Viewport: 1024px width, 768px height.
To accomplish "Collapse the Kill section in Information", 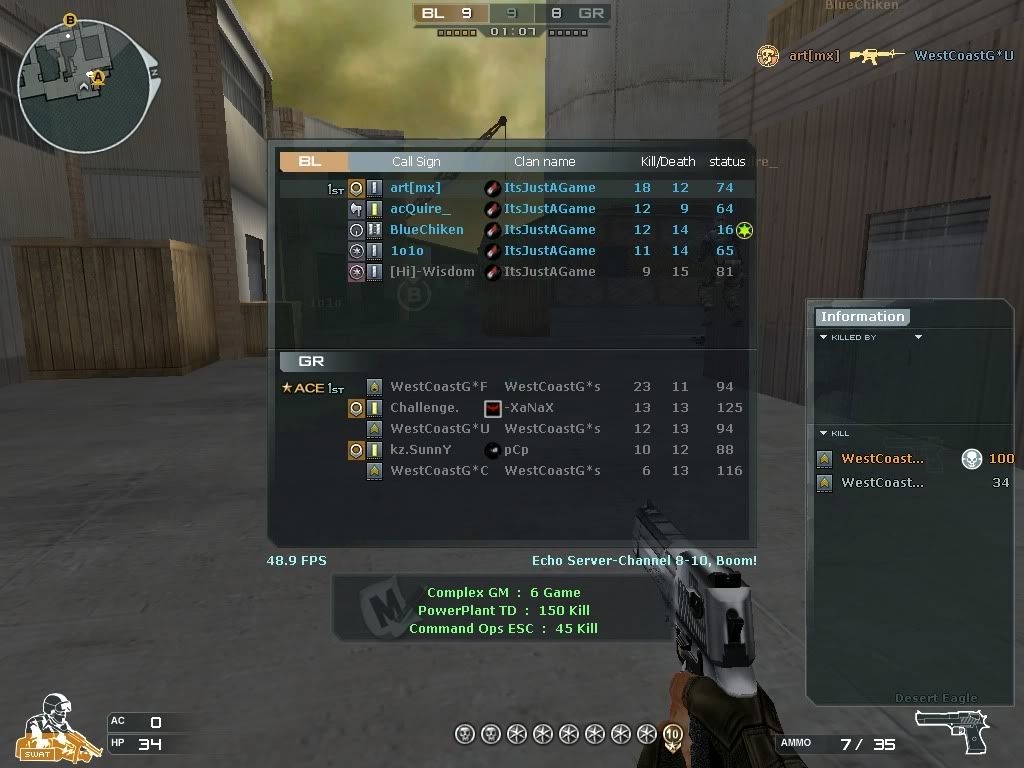I will pos(824,434).
